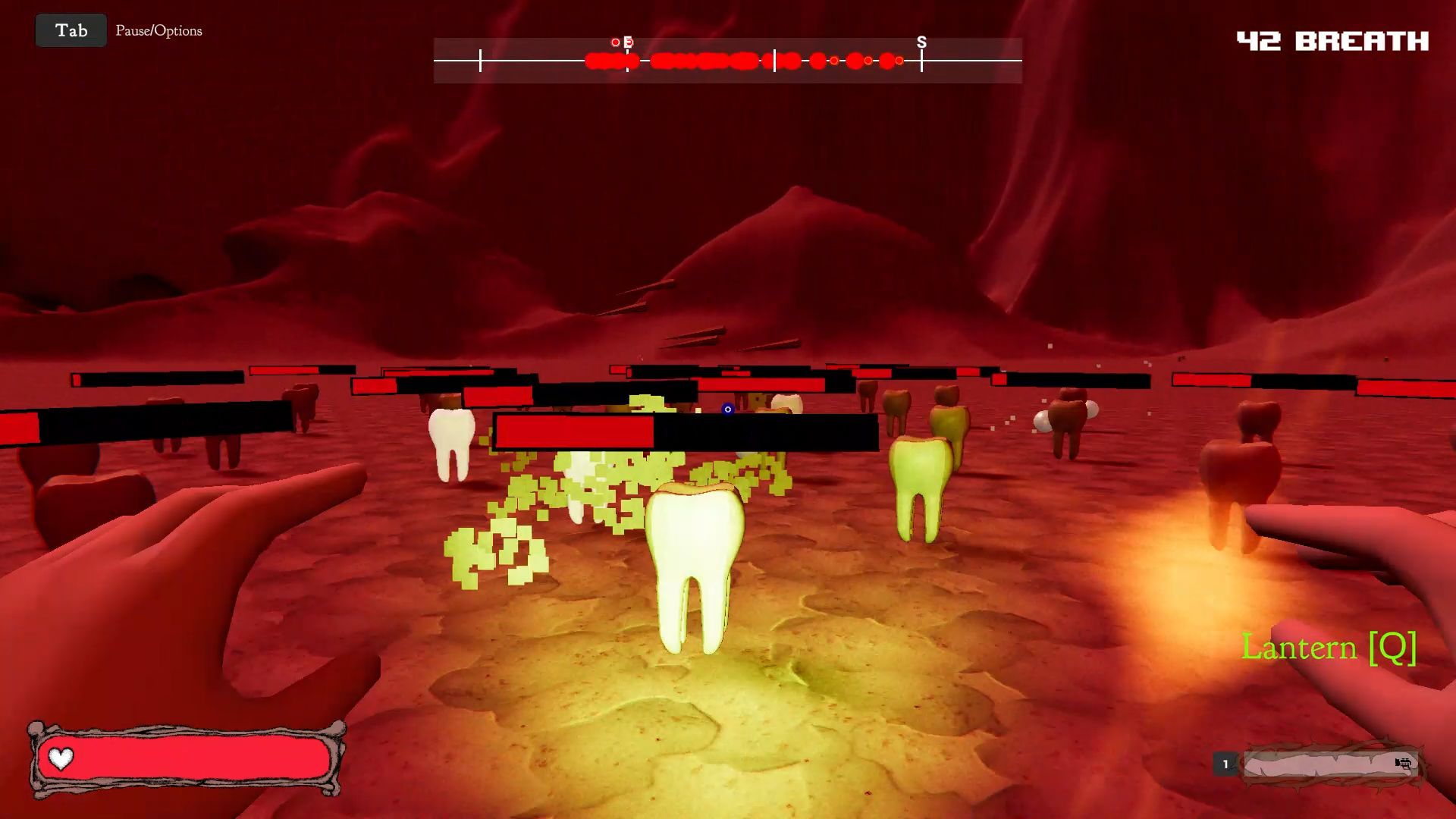Click the compass bar at the top
Screen dimensions: 1456x819
727,61
